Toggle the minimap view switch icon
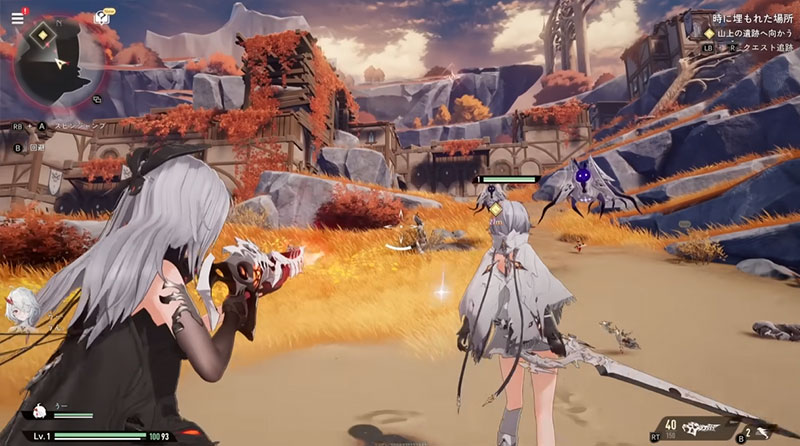 pos(98,99)
